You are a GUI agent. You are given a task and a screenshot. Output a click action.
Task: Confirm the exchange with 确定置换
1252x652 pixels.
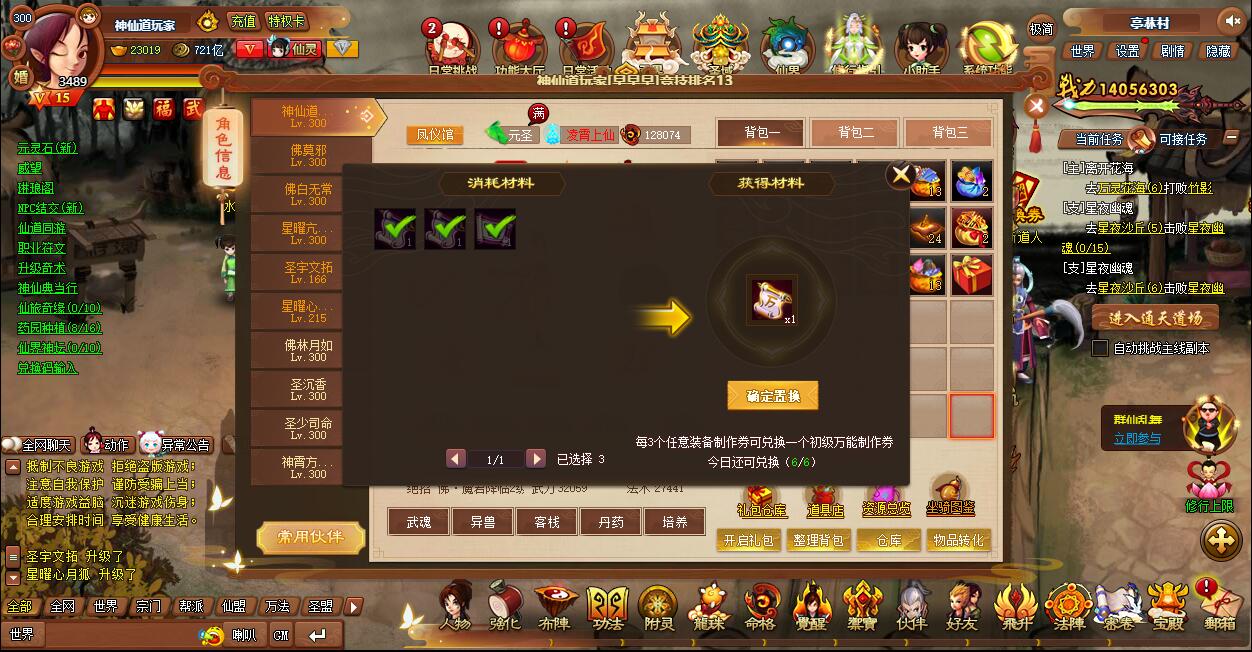(x=772, y=396)
